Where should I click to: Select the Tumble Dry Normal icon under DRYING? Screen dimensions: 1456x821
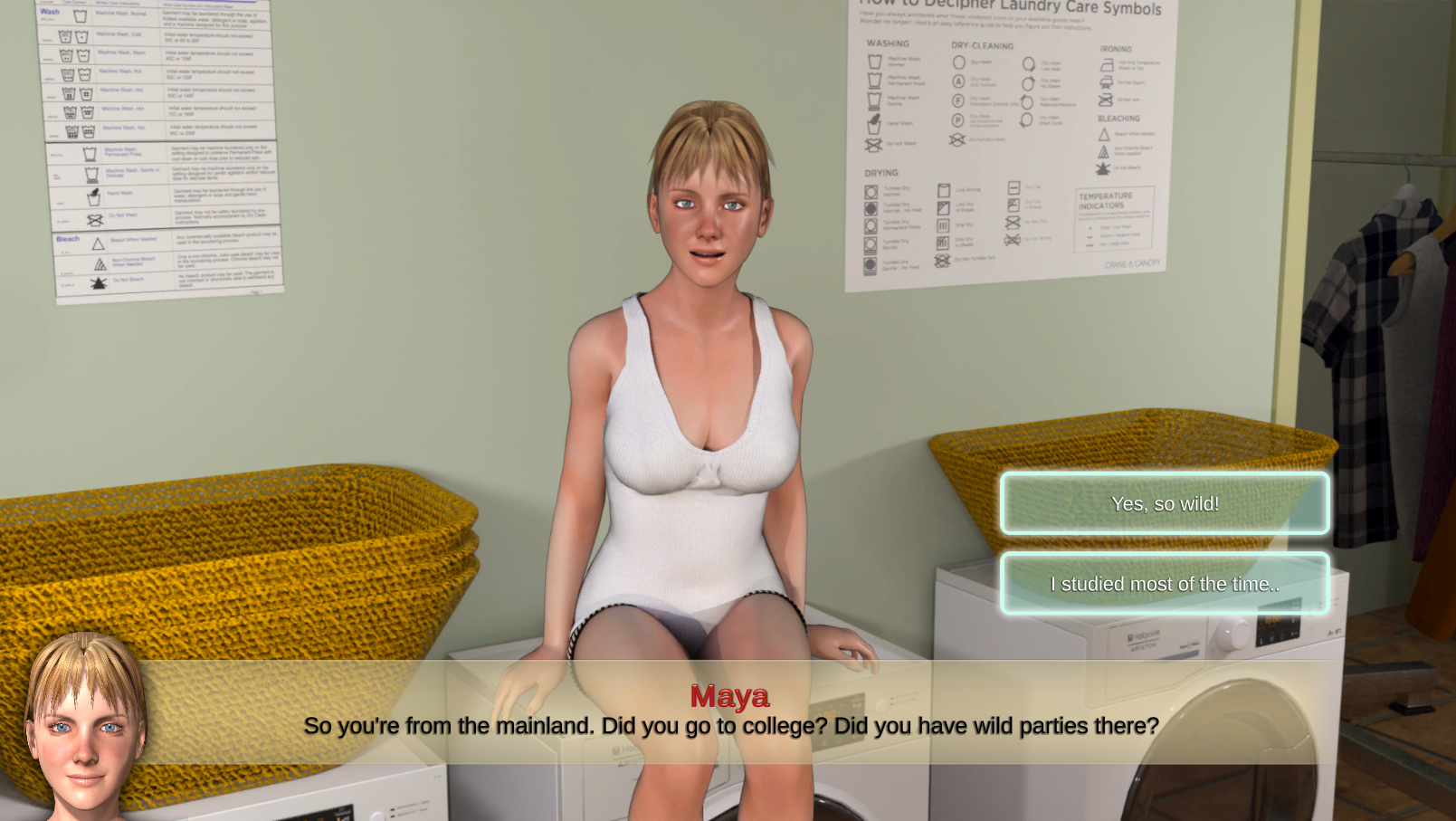tap(871, 191)
